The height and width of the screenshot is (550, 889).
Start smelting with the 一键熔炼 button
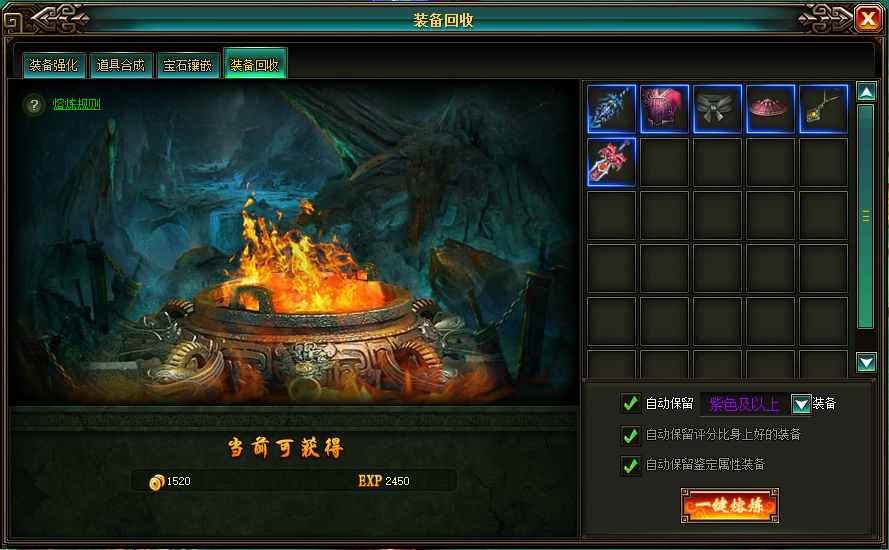pyautogui.click(x=729, y=505)
